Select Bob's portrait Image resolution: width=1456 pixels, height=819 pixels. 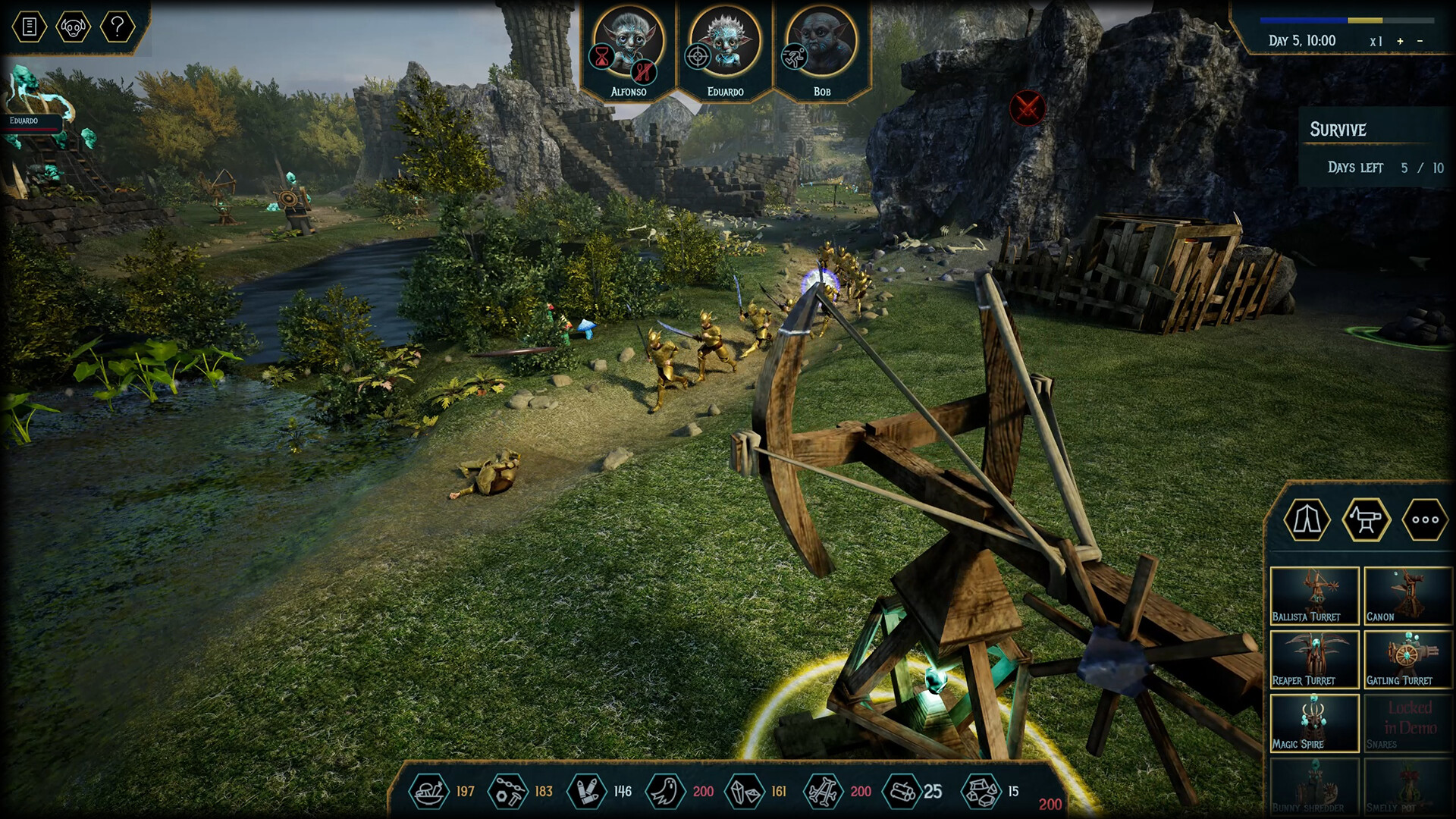pyautogui.click(x=821, y=44)
